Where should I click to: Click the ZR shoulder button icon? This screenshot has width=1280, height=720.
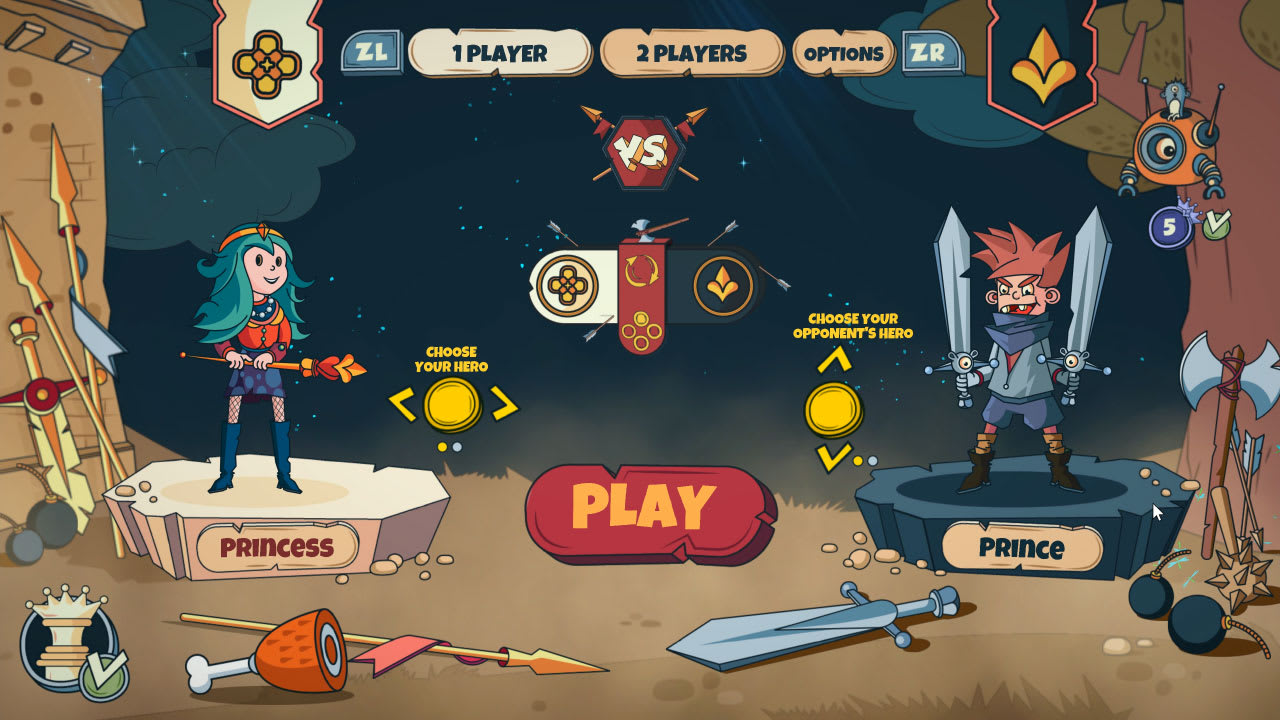tap(927, 53)
